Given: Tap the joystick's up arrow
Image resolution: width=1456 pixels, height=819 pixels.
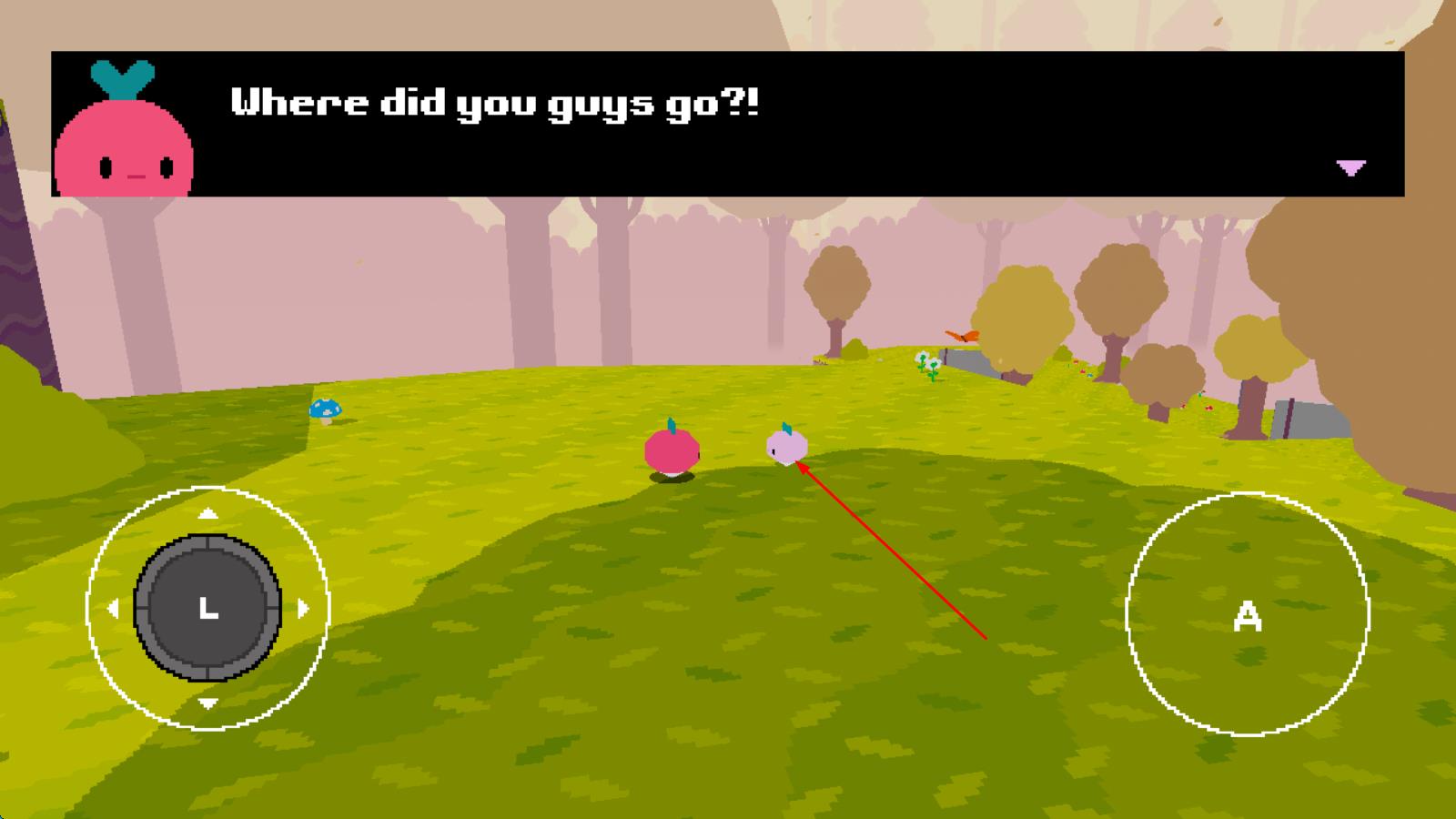Looking at the screenshot, I should tap(208, 514).
